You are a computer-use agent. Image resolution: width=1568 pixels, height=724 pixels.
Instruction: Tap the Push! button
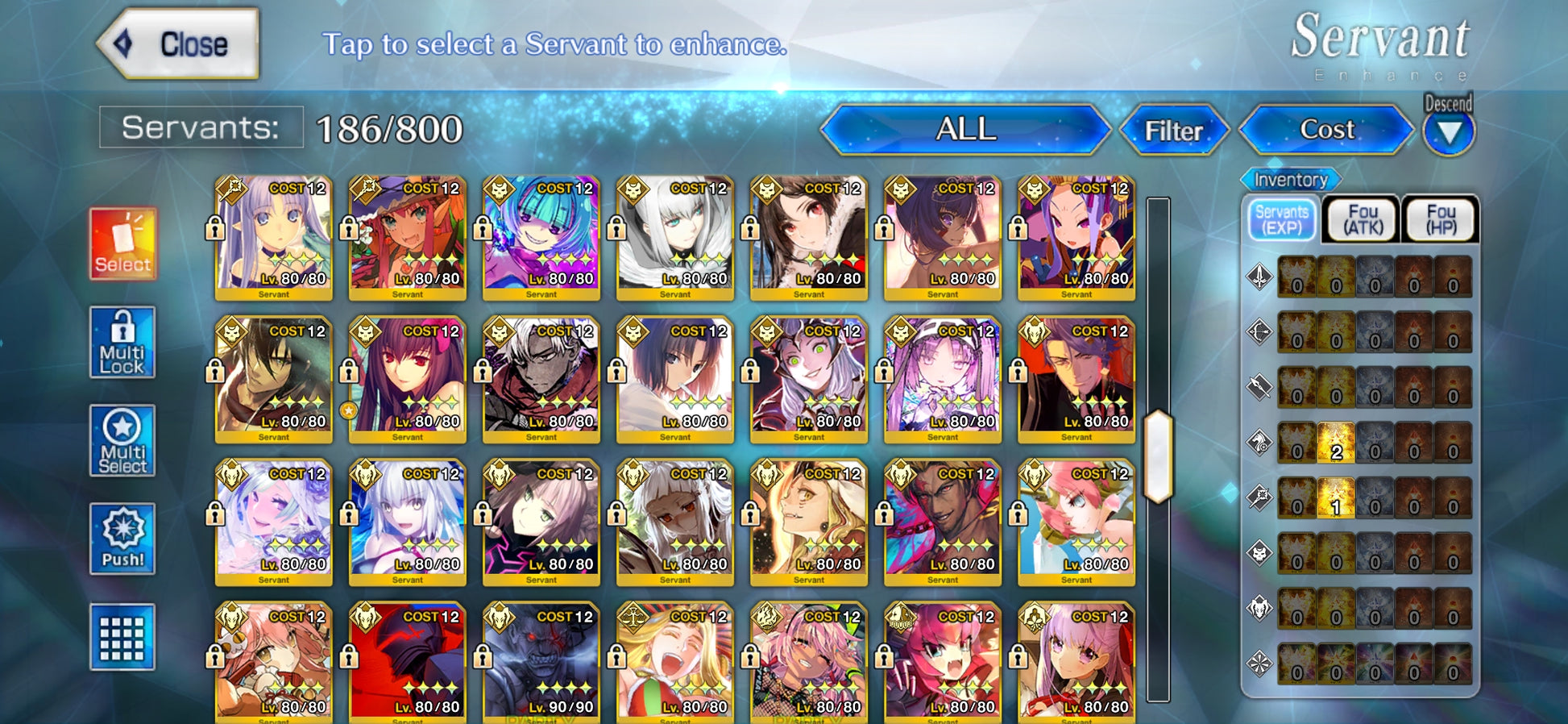click(x=122, y=539)
